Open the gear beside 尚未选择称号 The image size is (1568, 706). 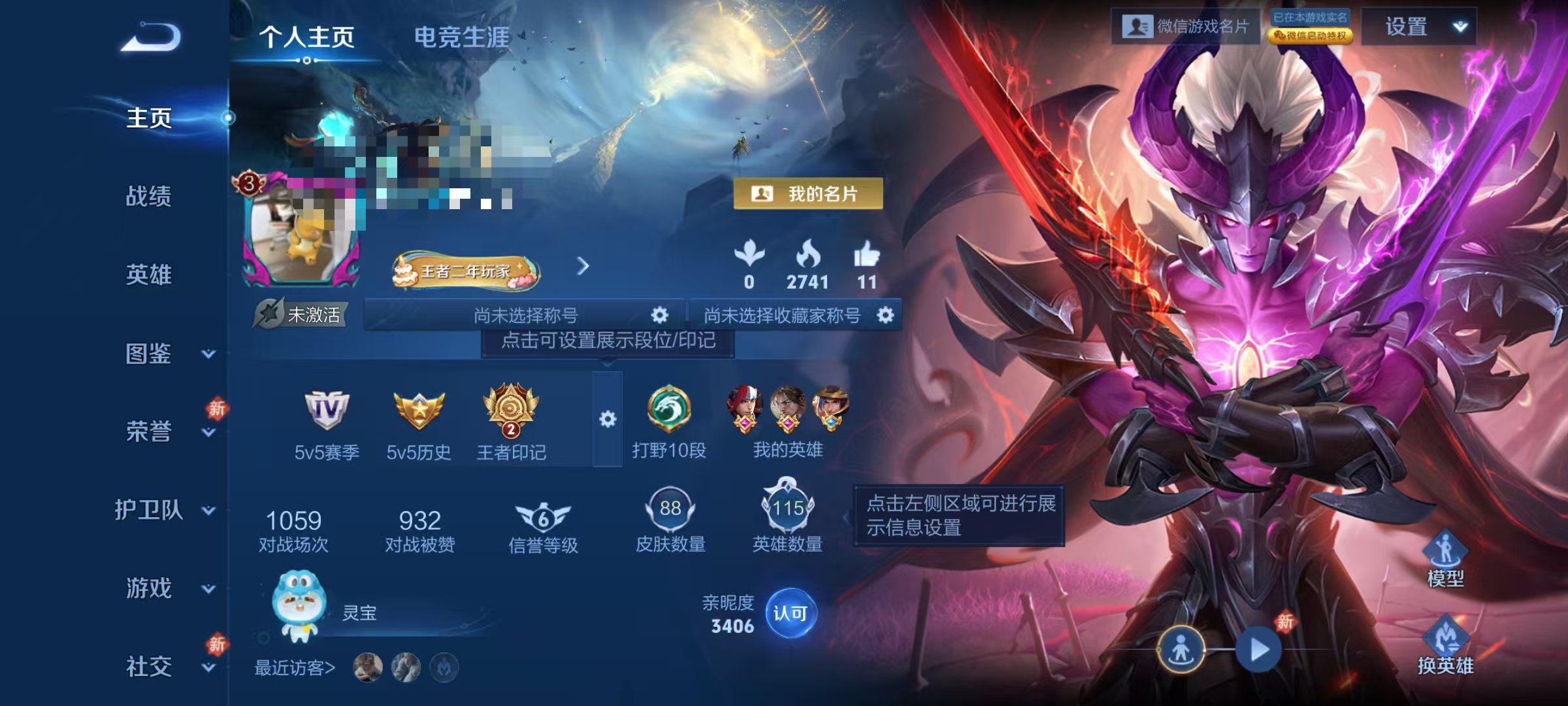pyautogui.click(x=660, y=314)
